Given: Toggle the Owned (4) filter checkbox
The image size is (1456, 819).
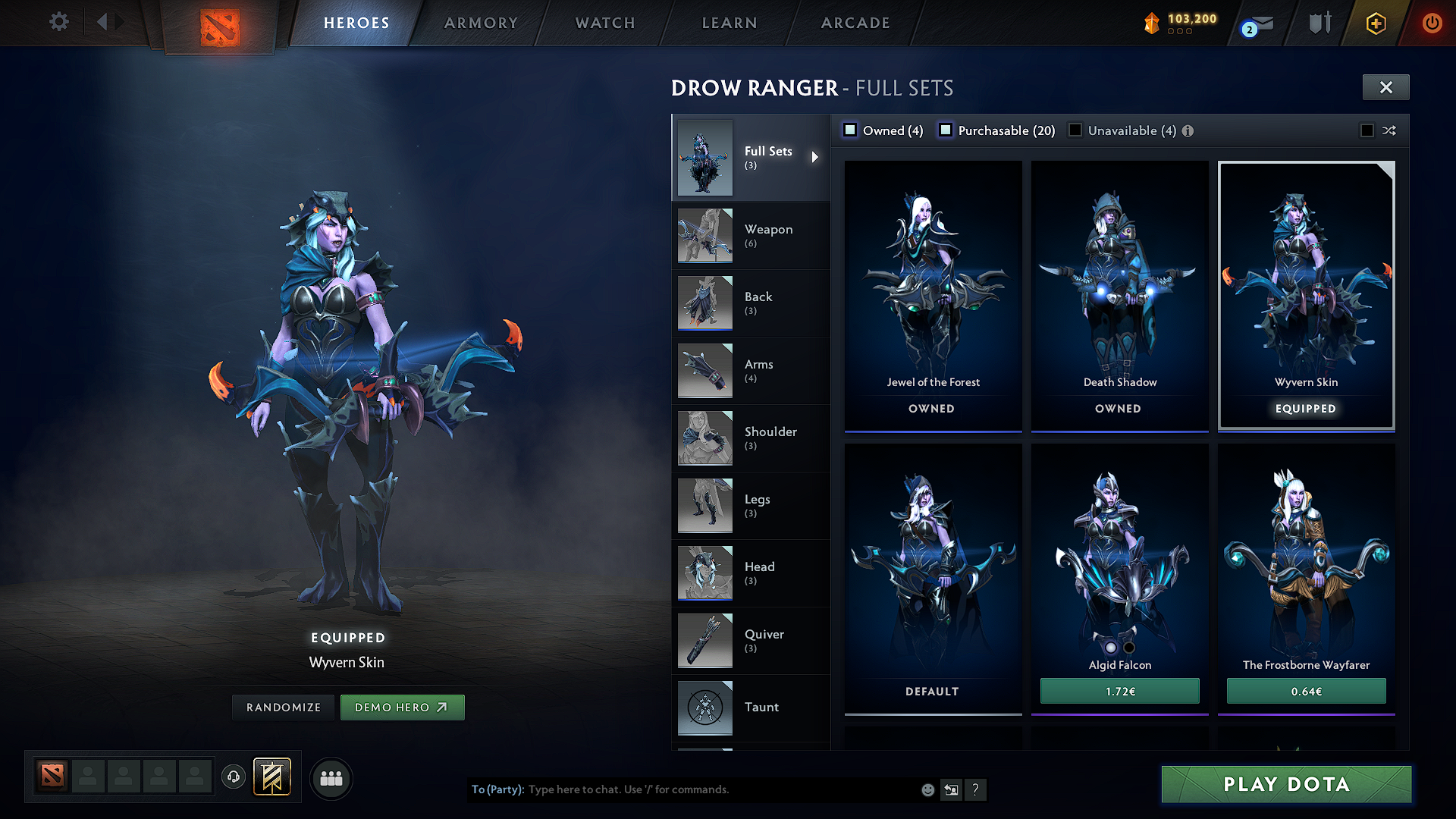Looking at the screenshot, I should click(x=851, y=130).
